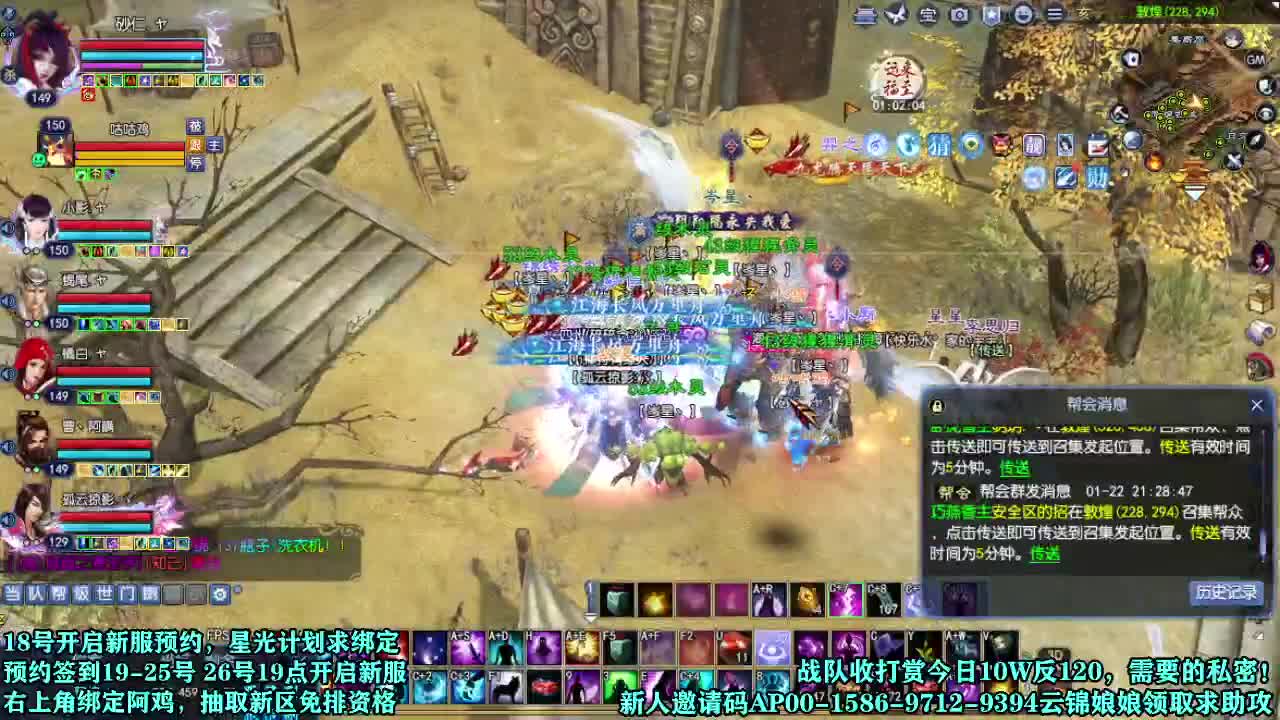Open the 宝 treasure icon in top bar
This screenshot has height=720, width=1280.
click(x=926, y=15)
